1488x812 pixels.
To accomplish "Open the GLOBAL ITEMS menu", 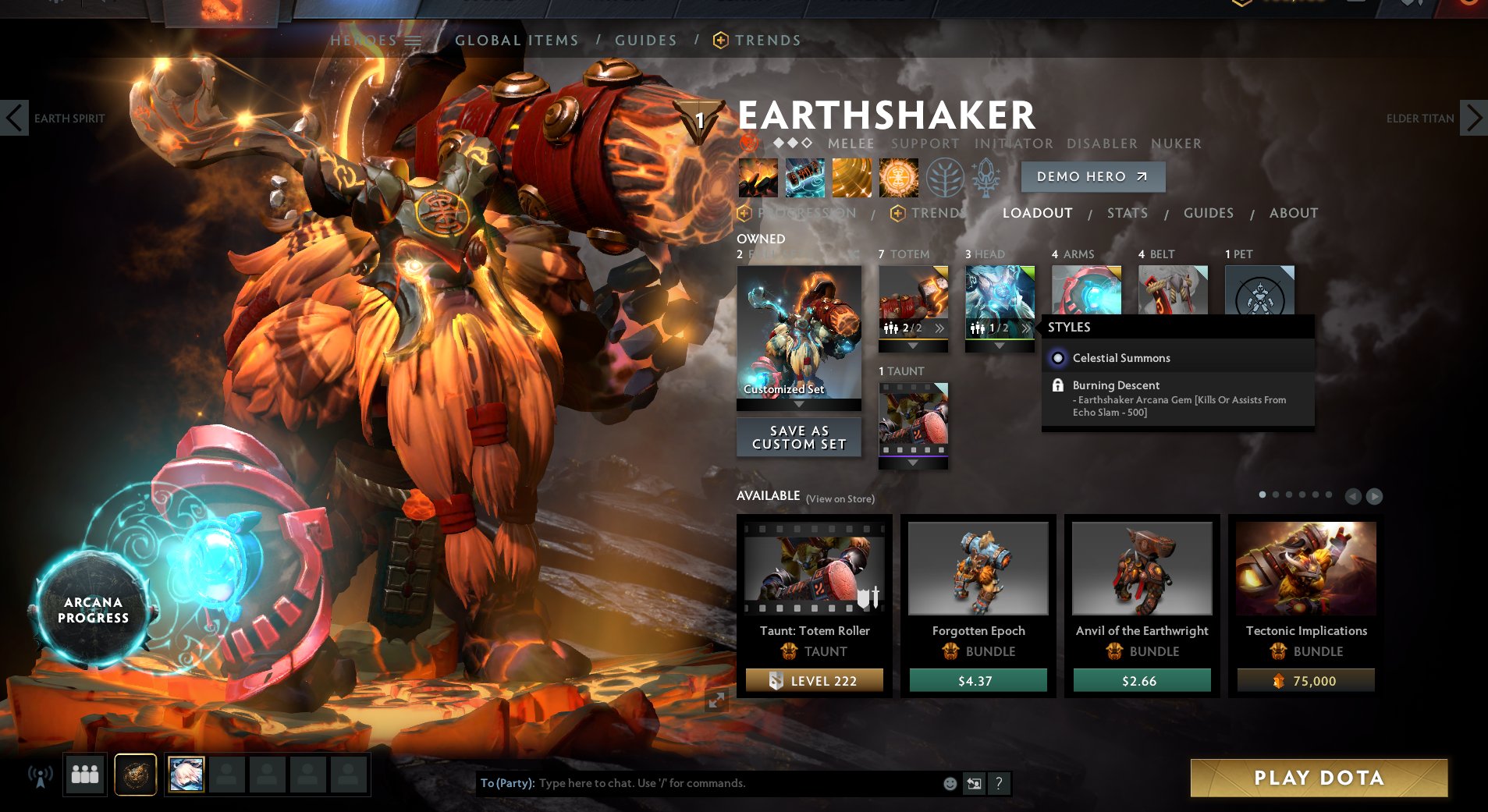I will coord(517,40).
